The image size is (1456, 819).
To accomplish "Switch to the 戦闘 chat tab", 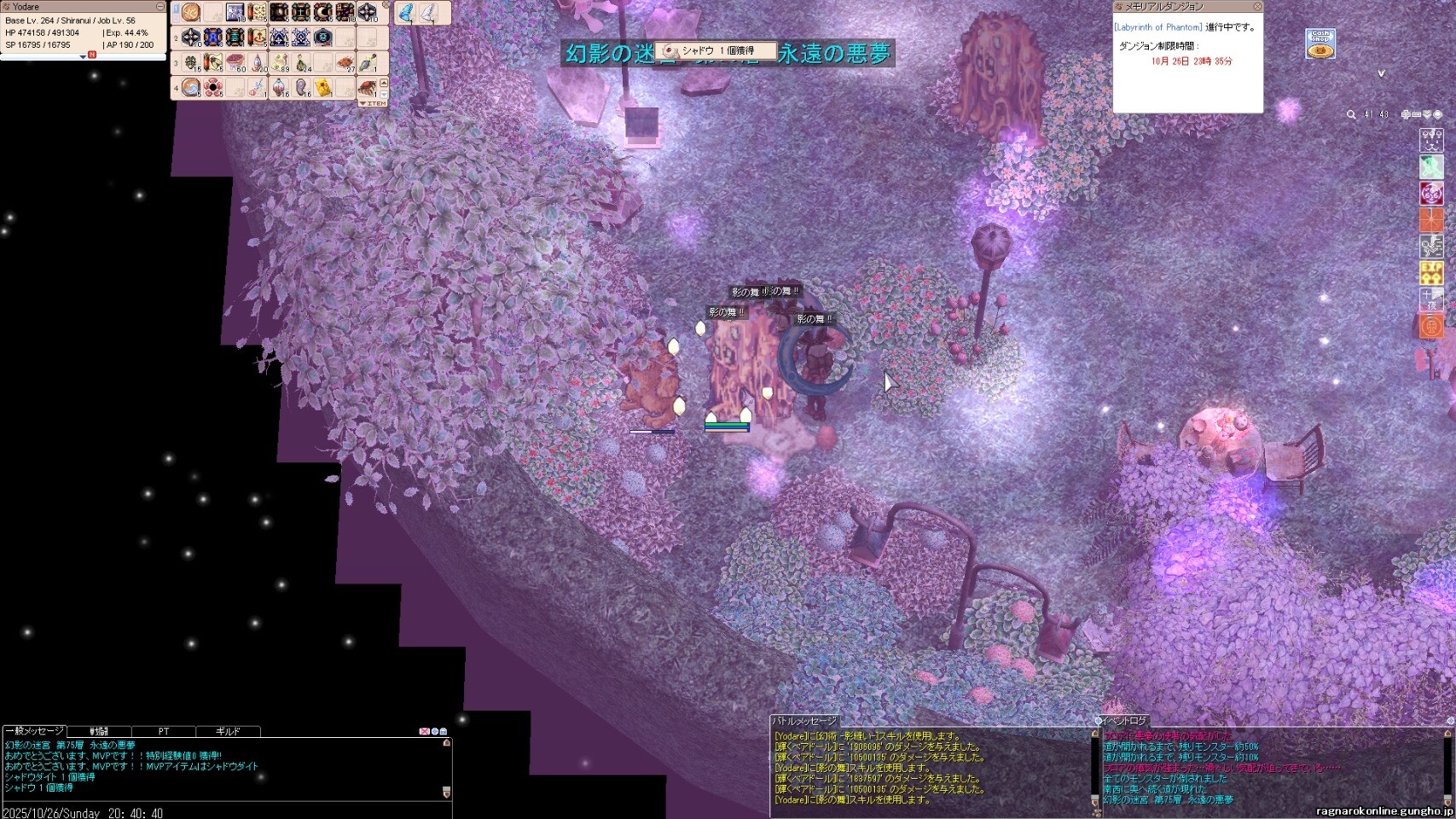I will 99,731.
